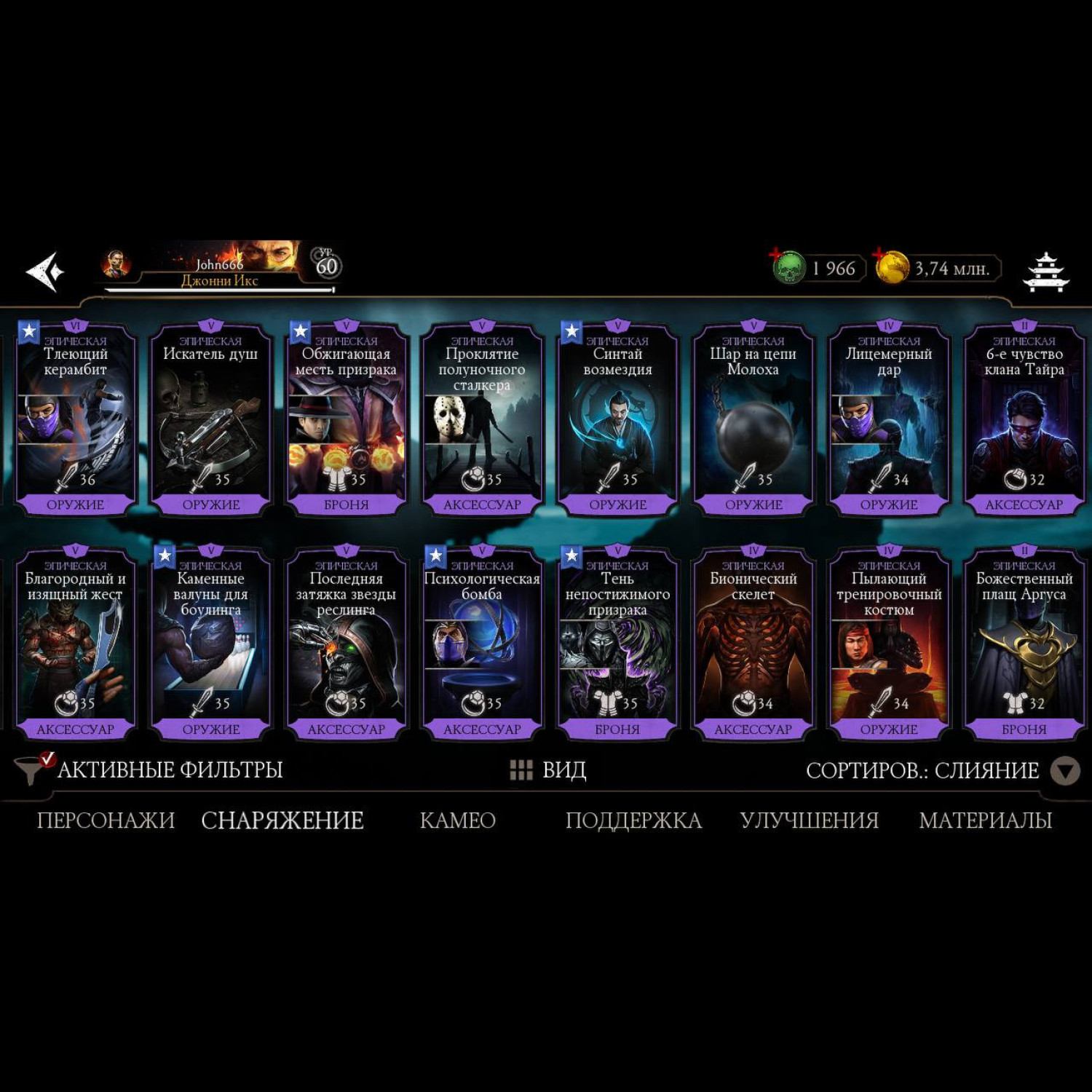Screen dimensions: 1092x1092
Task: Pick the Психологическая бомба accessory card
Action: point(482,644)
